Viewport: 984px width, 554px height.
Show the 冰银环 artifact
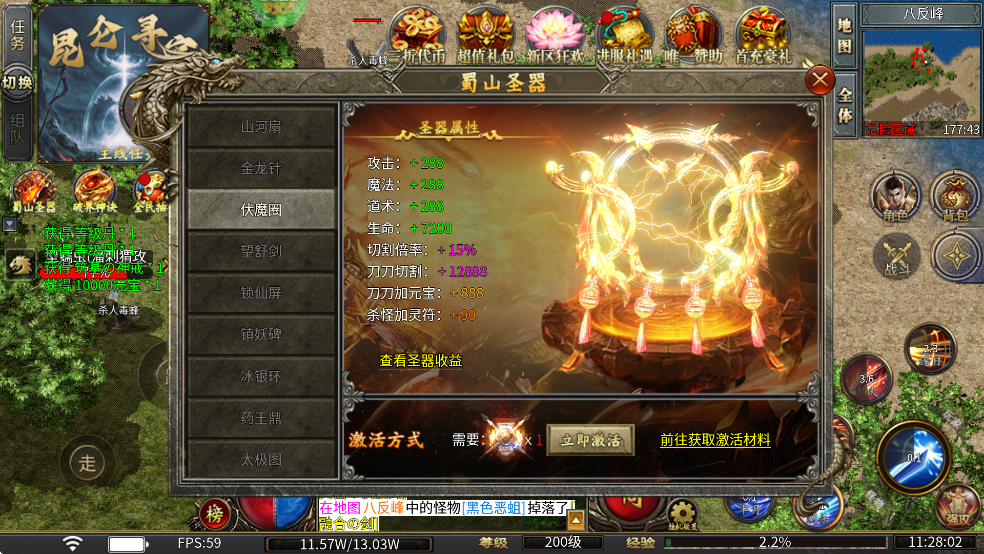[x=261, y=377]
